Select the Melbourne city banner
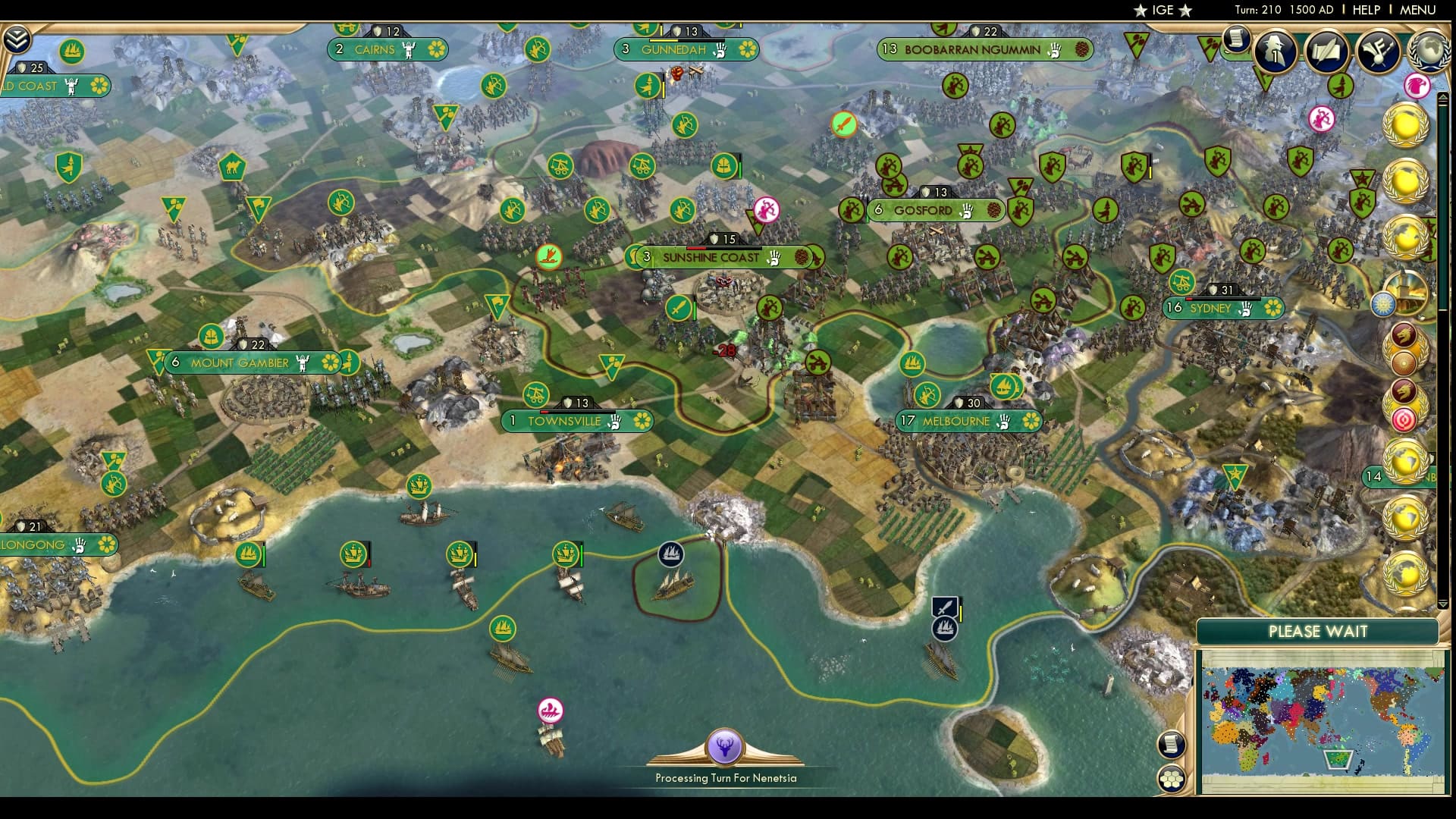This screenshot has width=1456, height=819. pyautogui.click(x=955, y=422)
